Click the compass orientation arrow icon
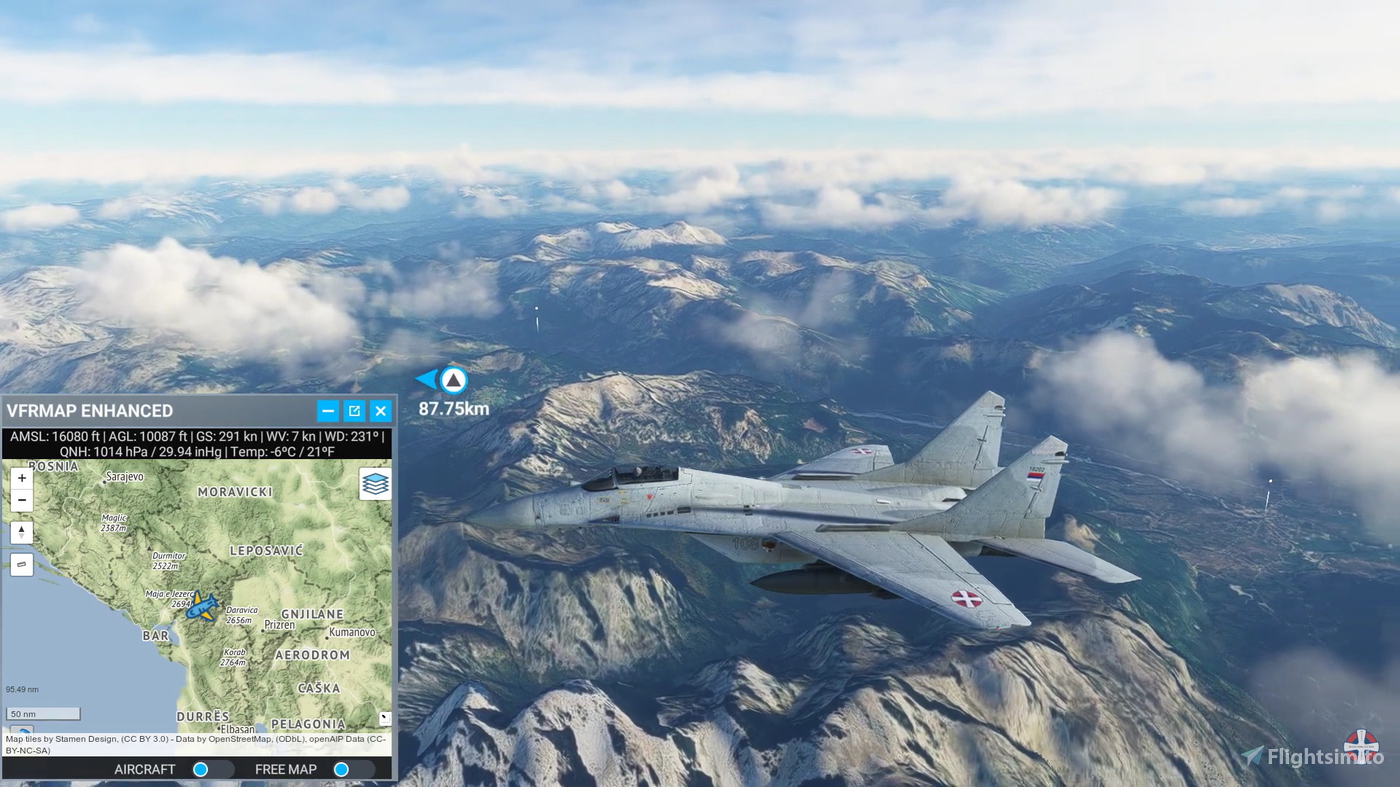The image size is (1400, 787). (x=21, y=531)
